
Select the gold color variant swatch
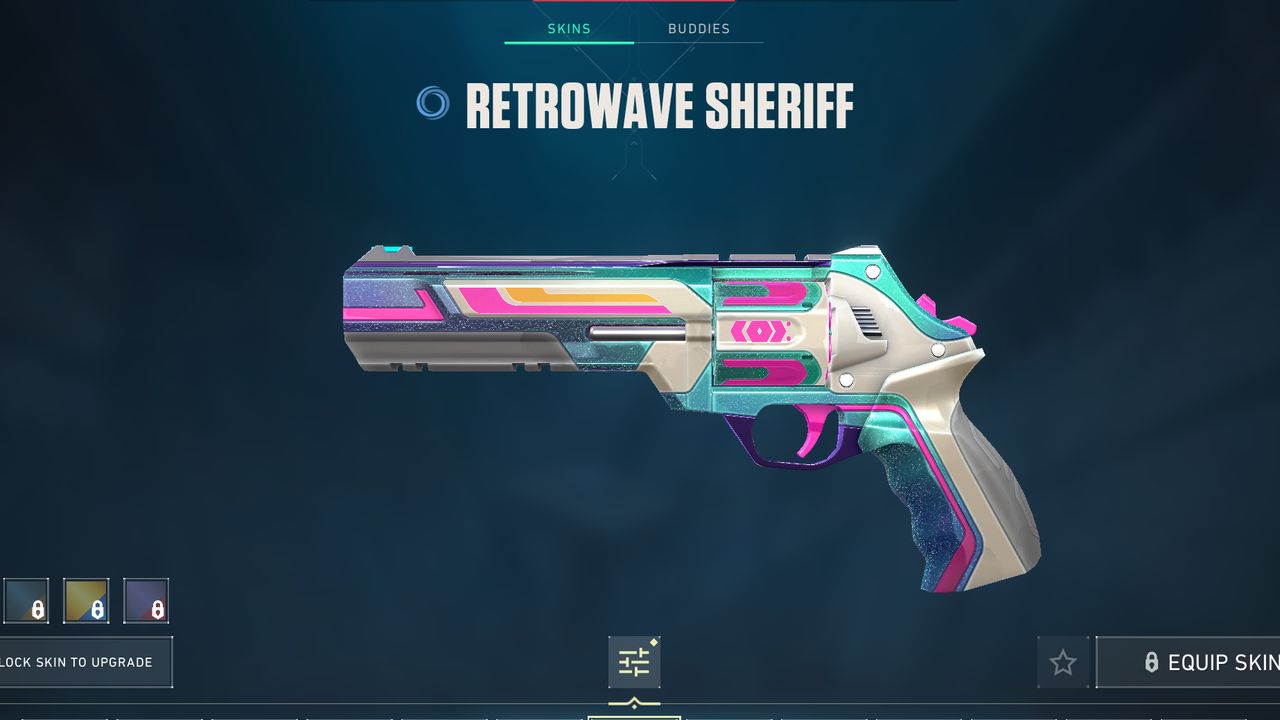pos(88,601)
